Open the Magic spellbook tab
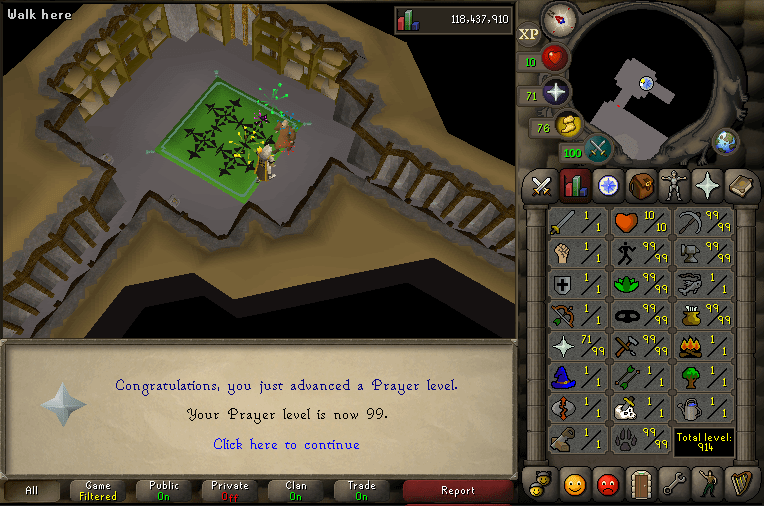764x506 pixels. click(739, 185)
